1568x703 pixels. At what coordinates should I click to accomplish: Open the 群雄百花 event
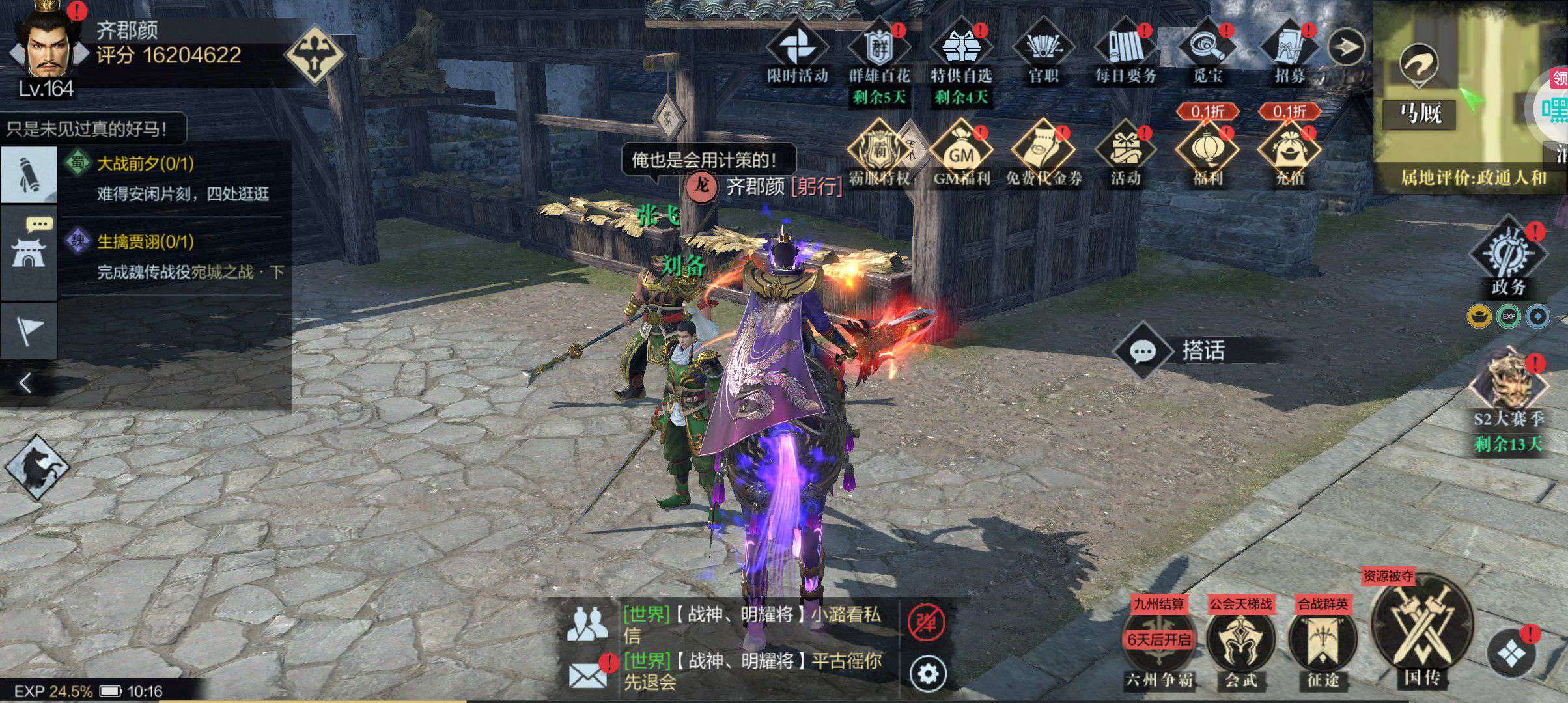tap(878, 49)
